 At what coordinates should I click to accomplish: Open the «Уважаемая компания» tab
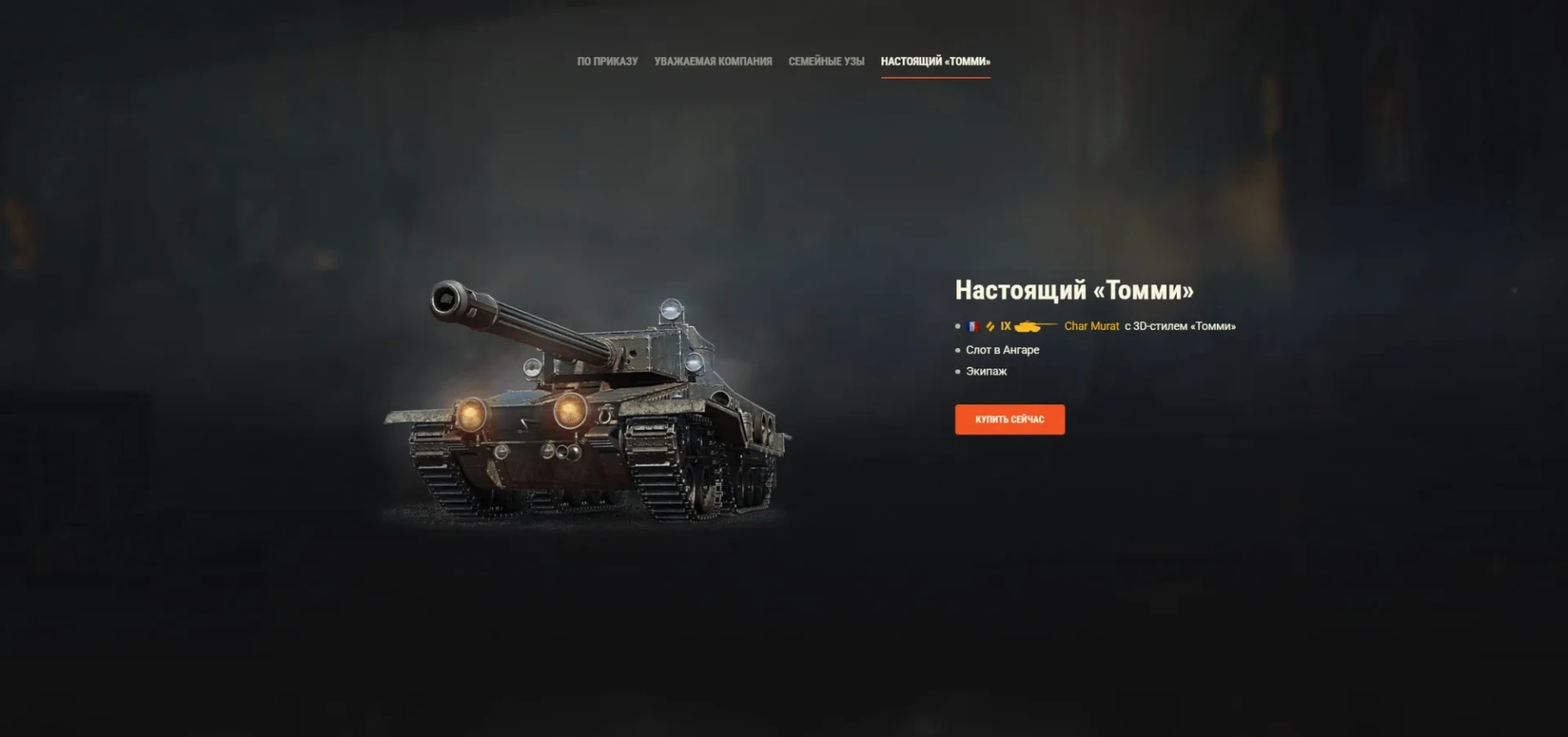coord(713,61)
